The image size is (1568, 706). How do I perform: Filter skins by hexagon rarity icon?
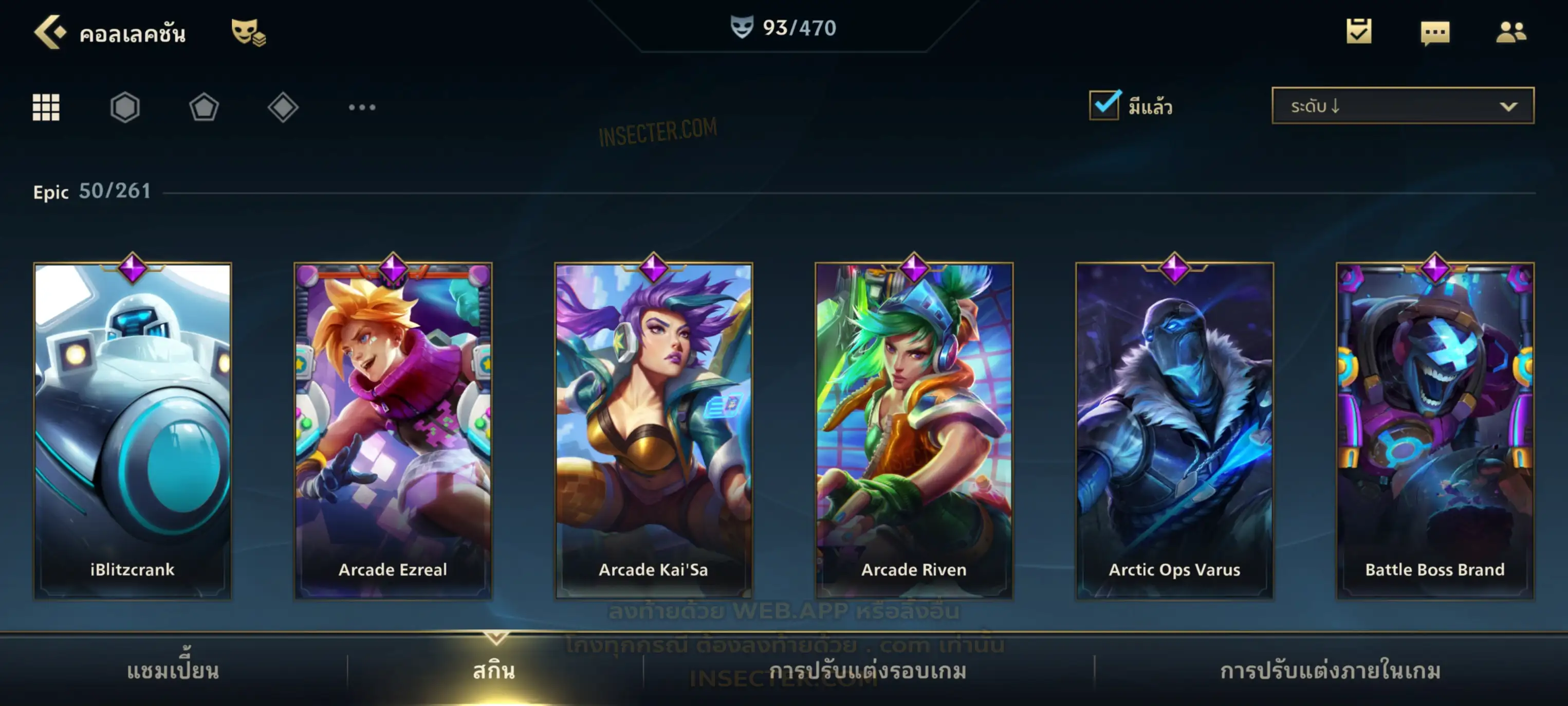pyautogui.click(x=125, y=107)
